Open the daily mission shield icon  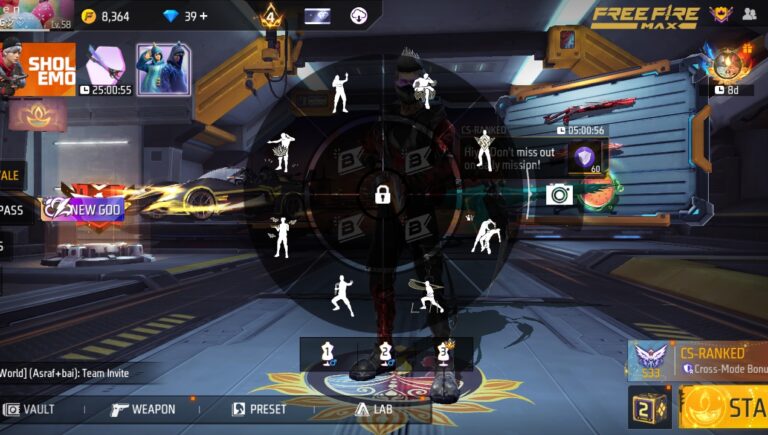(584, 158)
